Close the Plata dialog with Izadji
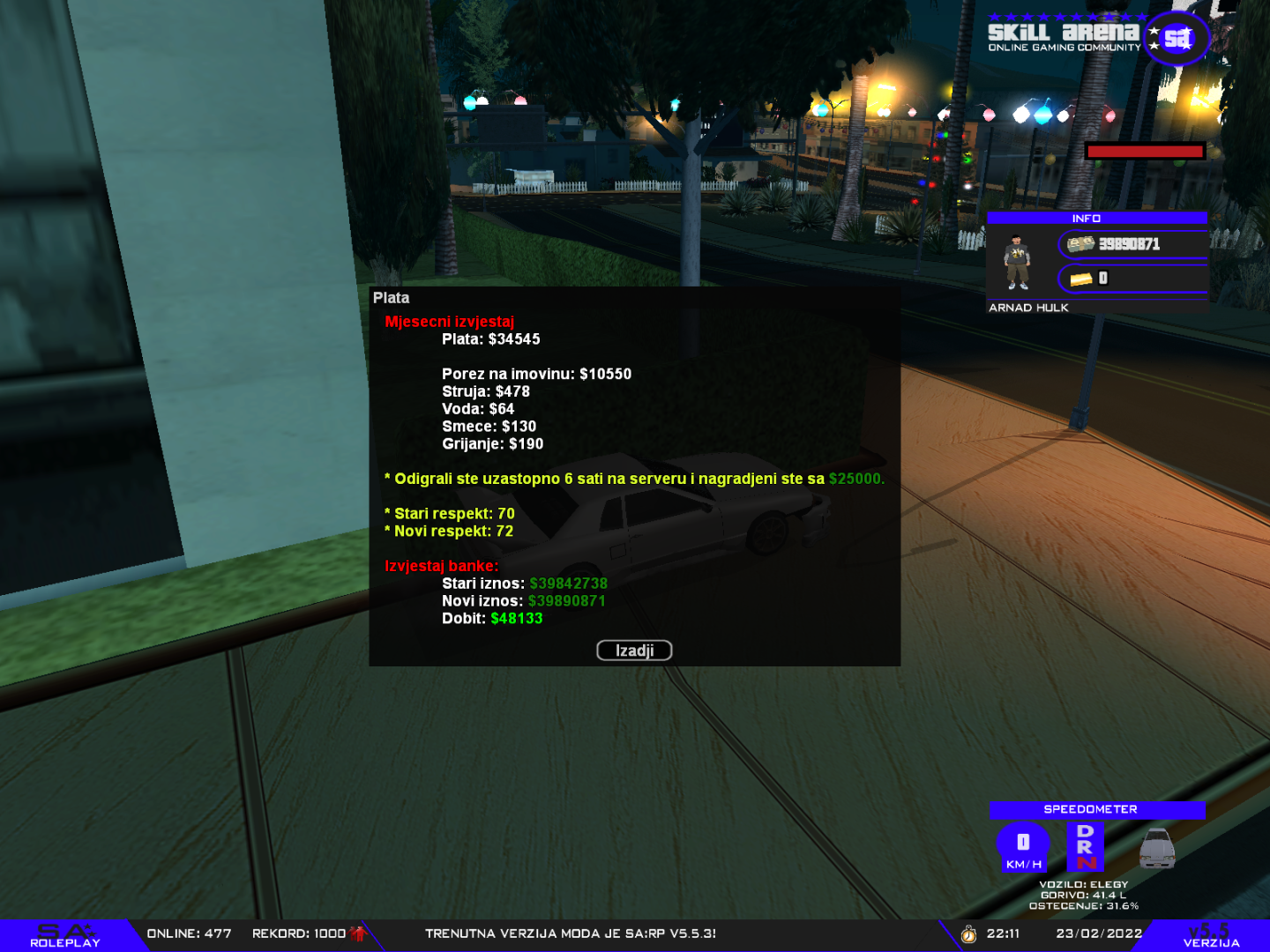1270x952 pixels. (x=634, y=651)
